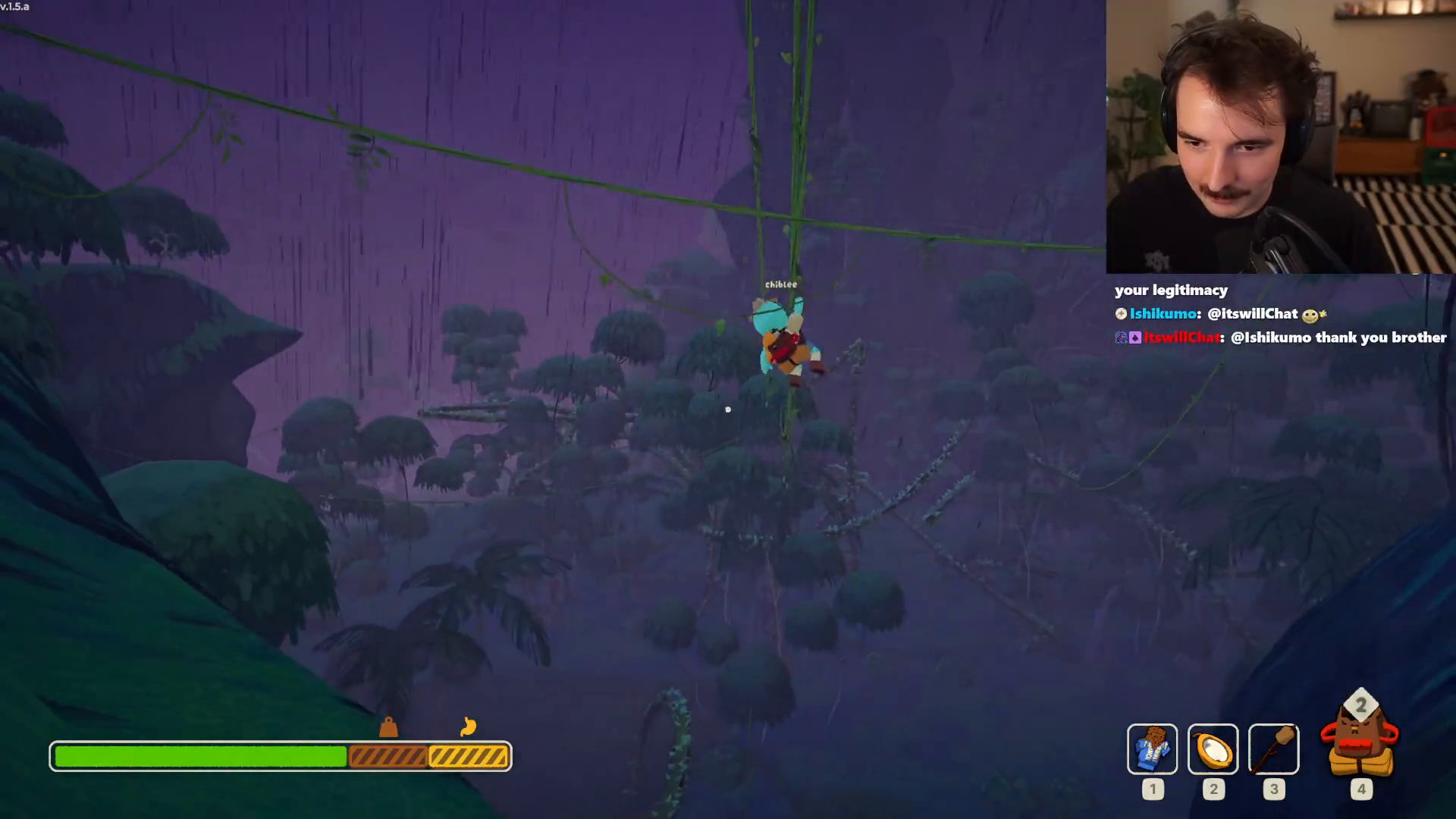
Task: Click itswillChat's purple chat badge
Action: click(x=1134, y=337)
